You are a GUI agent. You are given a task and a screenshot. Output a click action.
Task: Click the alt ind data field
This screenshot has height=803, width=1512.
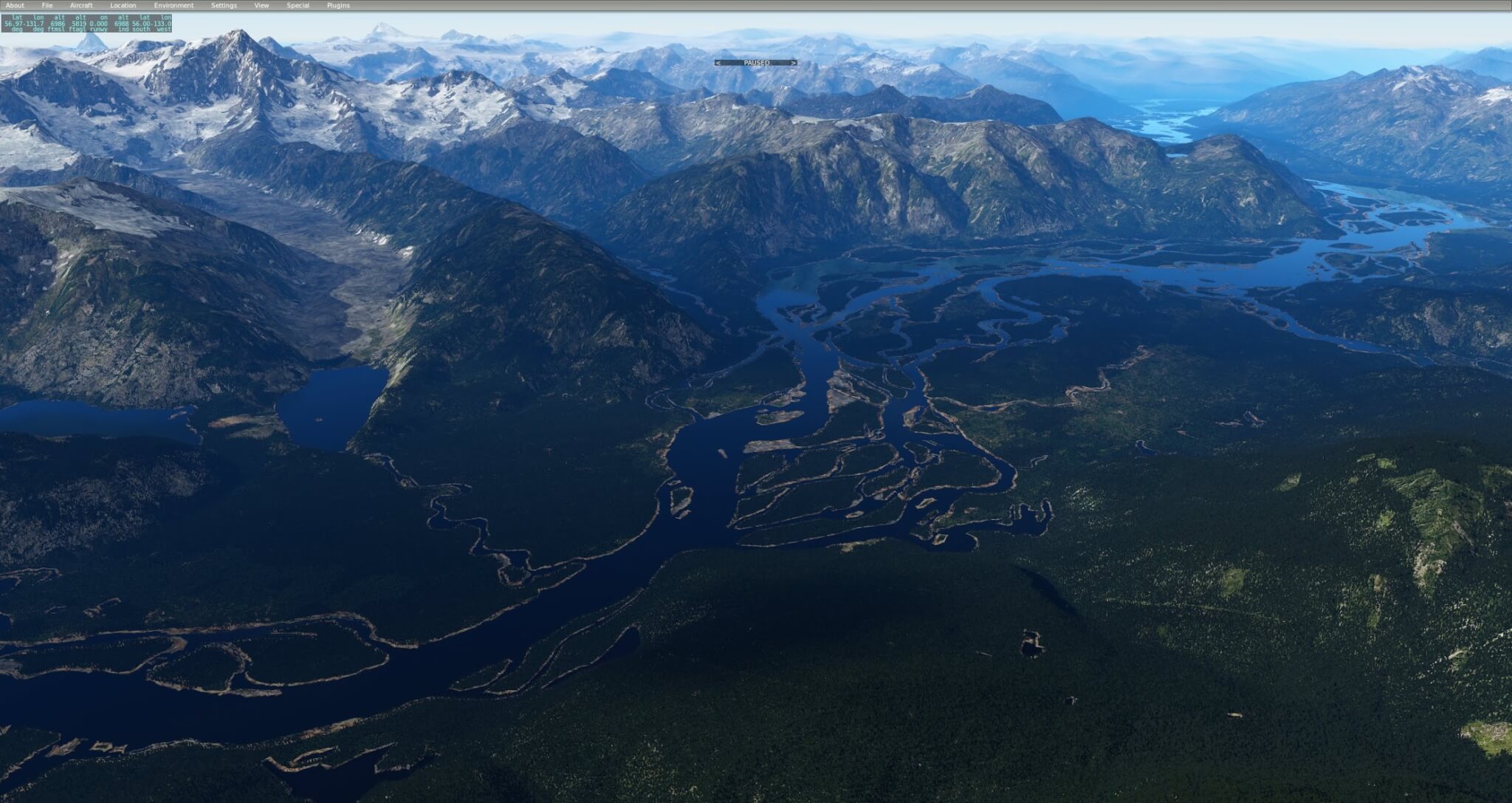pyautogui.click(x=121, y=23)
